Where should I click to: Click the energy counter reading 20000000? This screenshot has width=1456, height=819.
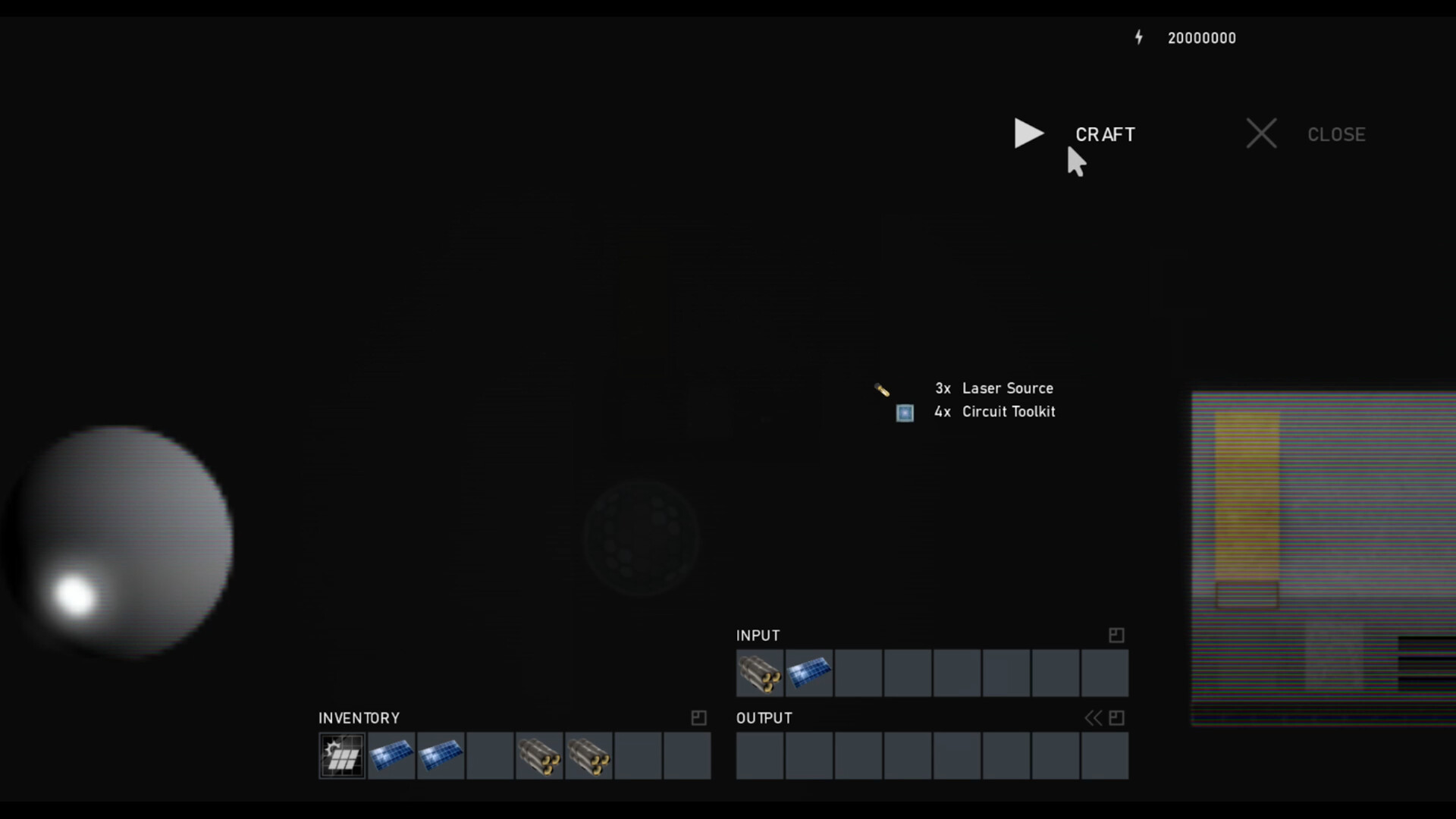pos(1201,37)
